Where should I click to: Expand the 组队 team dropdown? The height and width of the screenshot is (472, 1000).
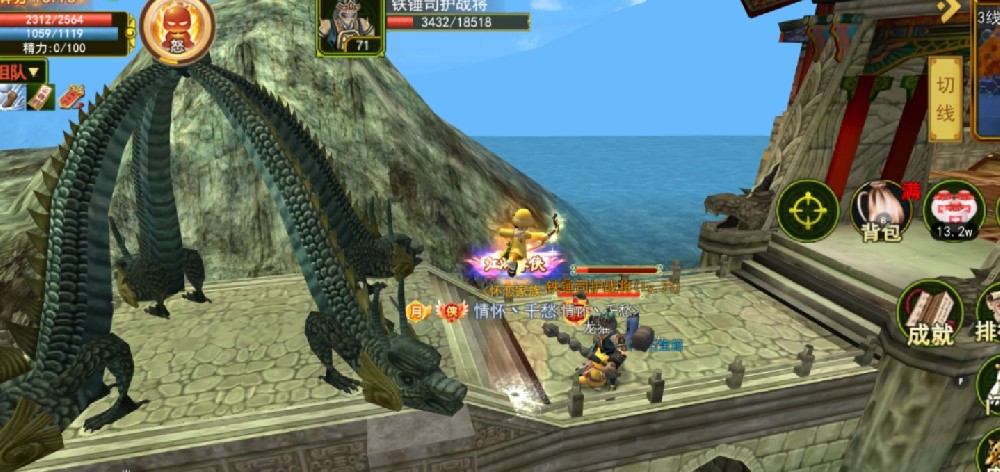[24, 72]
